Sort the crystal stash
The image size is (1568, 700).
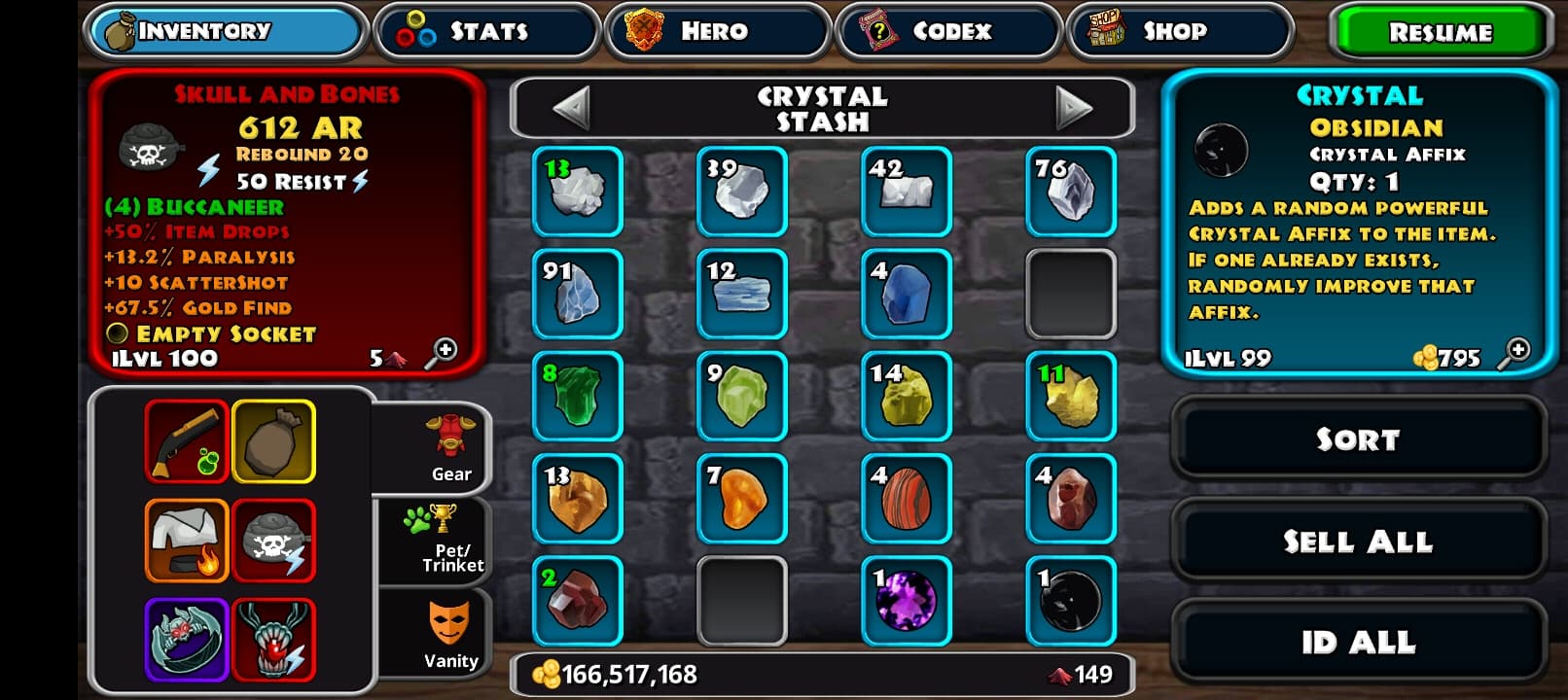[x=1358, y=439]
